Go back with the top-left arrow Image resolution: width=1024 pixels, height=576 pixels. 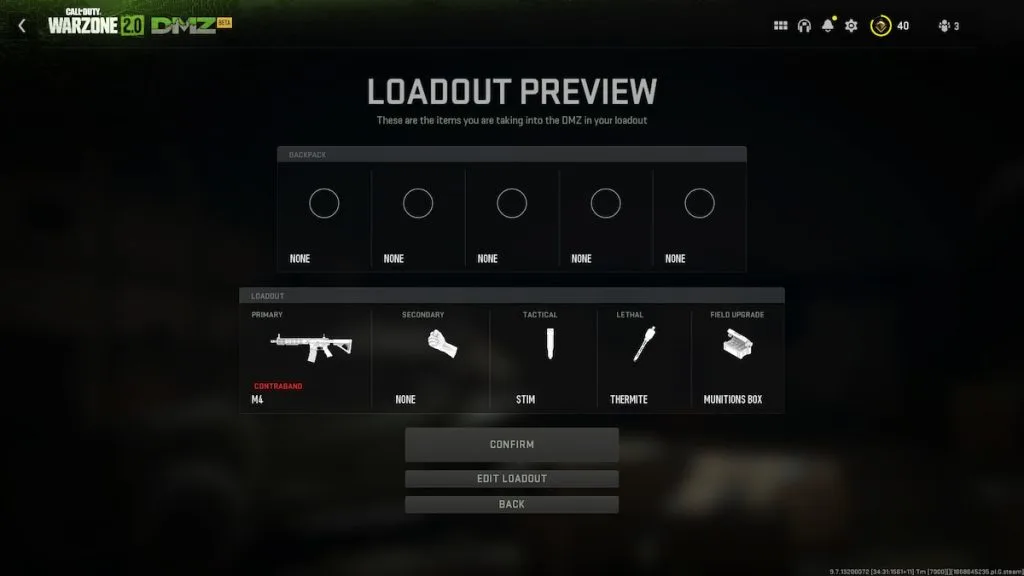tap(22, 26)
